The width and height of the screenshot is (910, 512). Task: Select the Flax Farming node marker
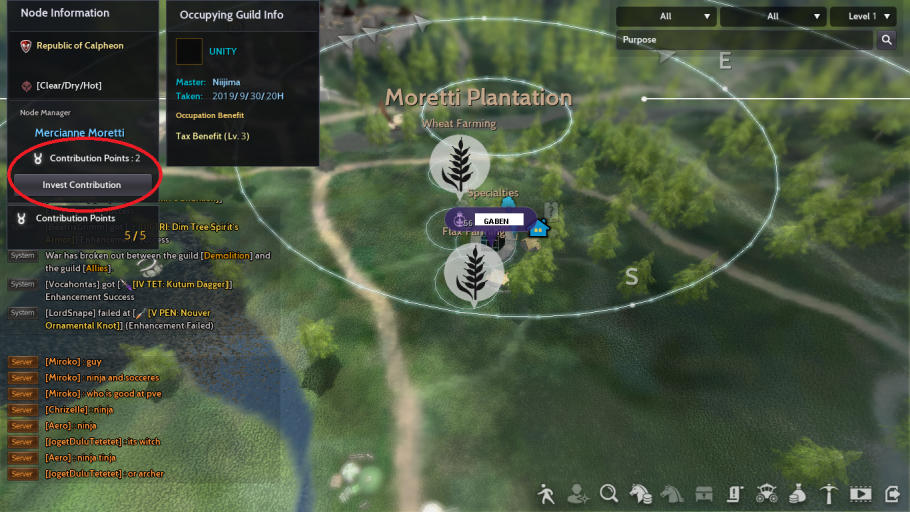[x=473, y=272]
